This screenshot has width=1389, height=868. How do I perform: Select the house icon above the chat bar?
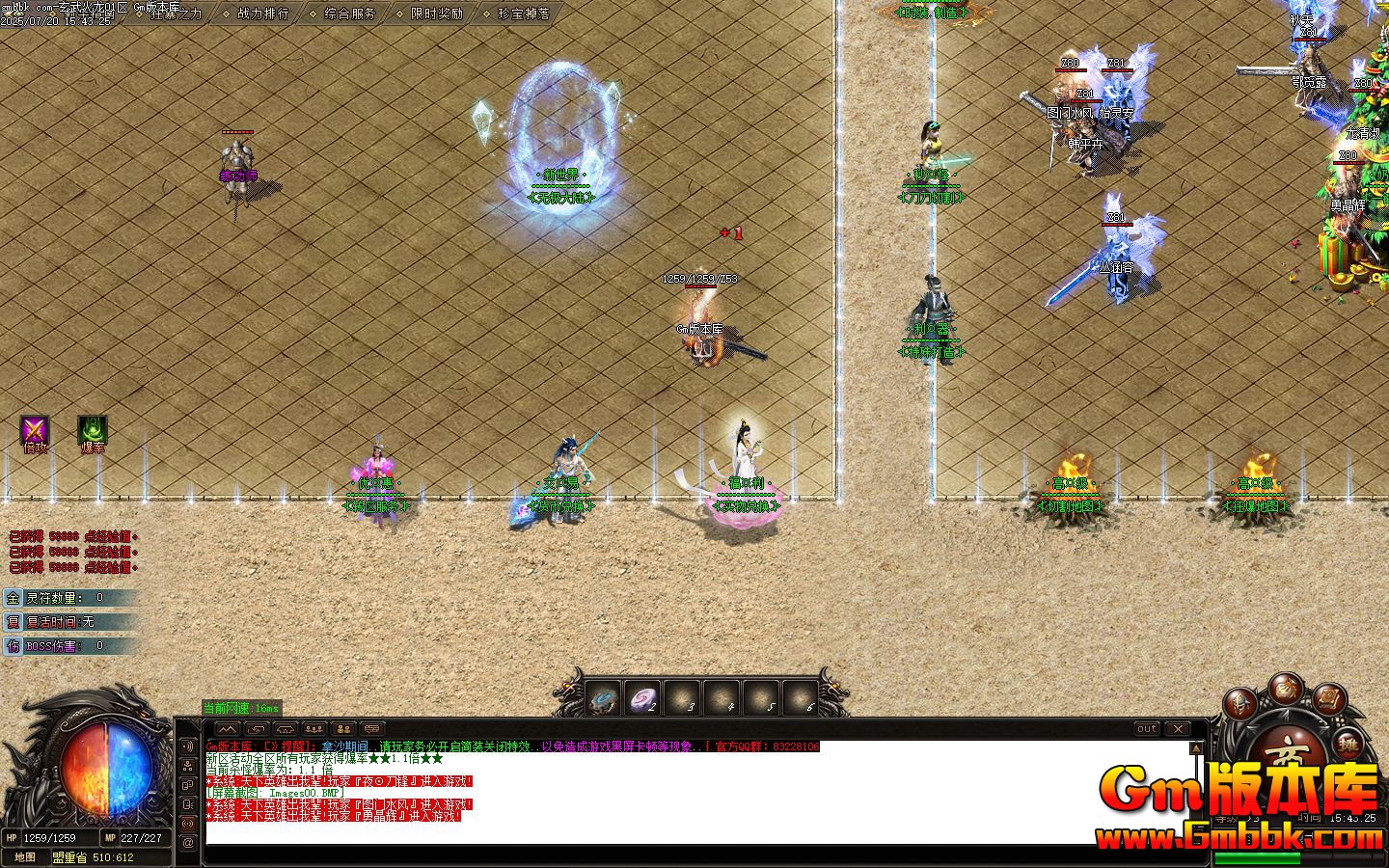pyautogui.click(x=285, y=729)
